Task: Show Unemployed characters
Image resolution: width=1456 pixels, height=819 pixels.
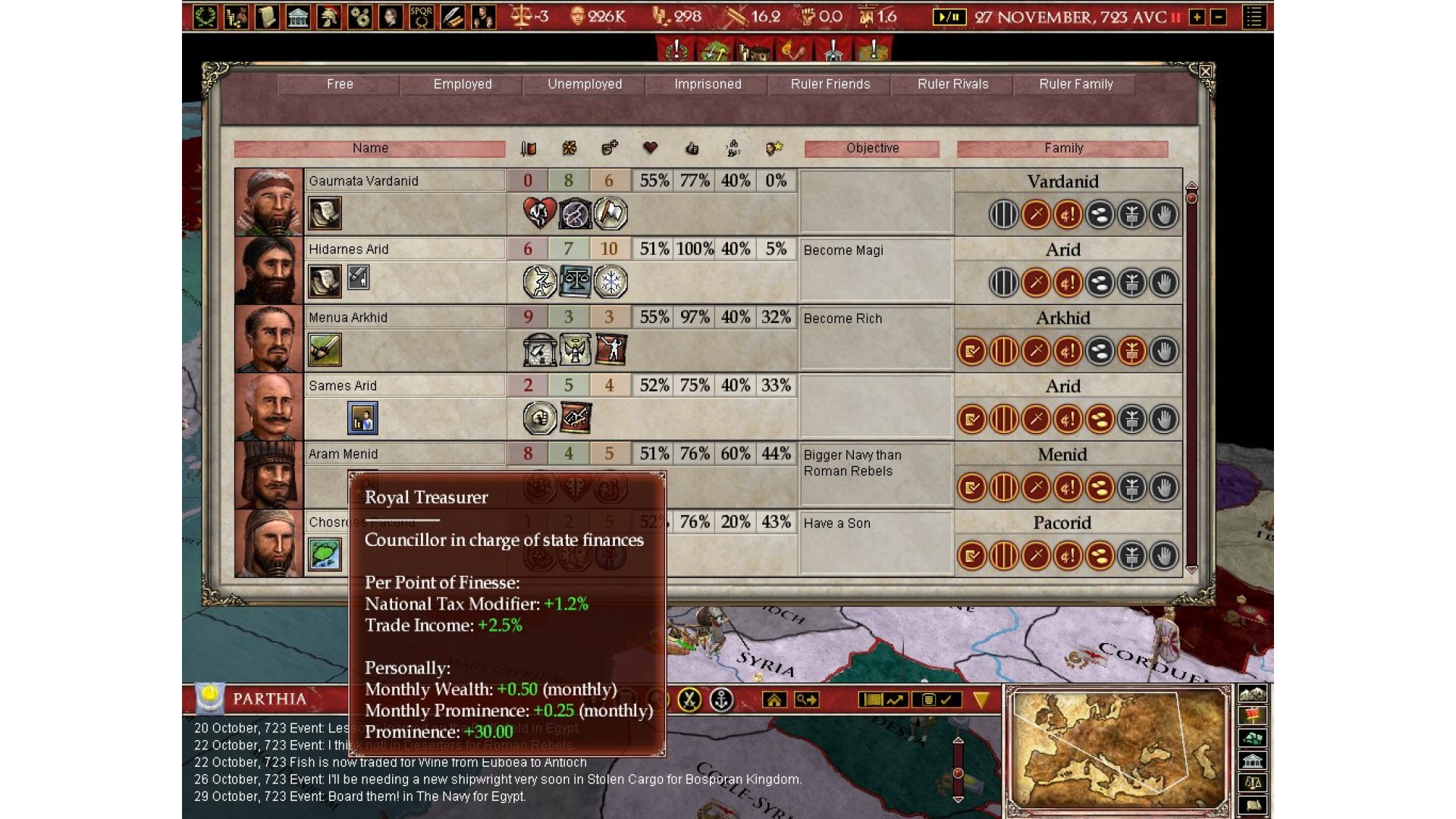Action: coord(585,84)
